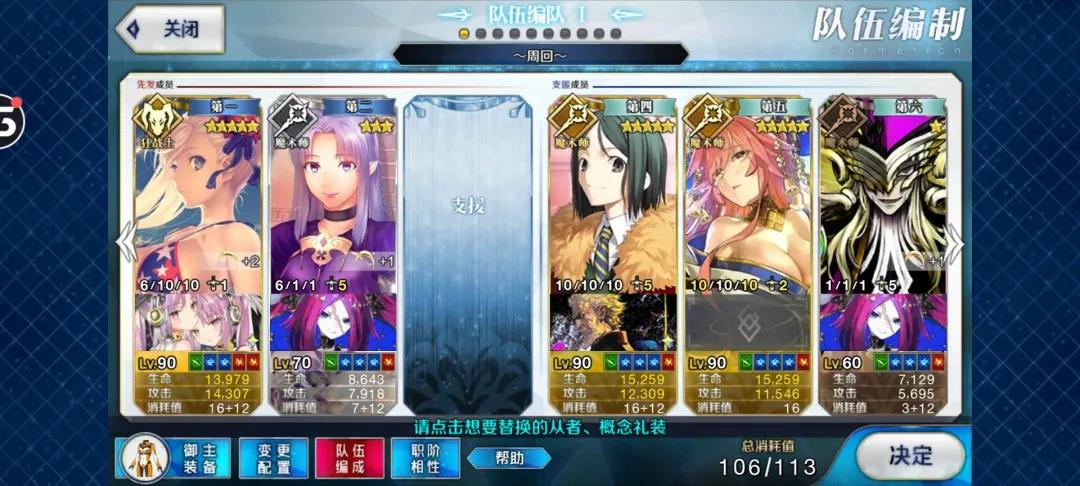This screenshot has height=486, width=1080.
Task: Open the 帮助 help button
Action: (509, 458)
